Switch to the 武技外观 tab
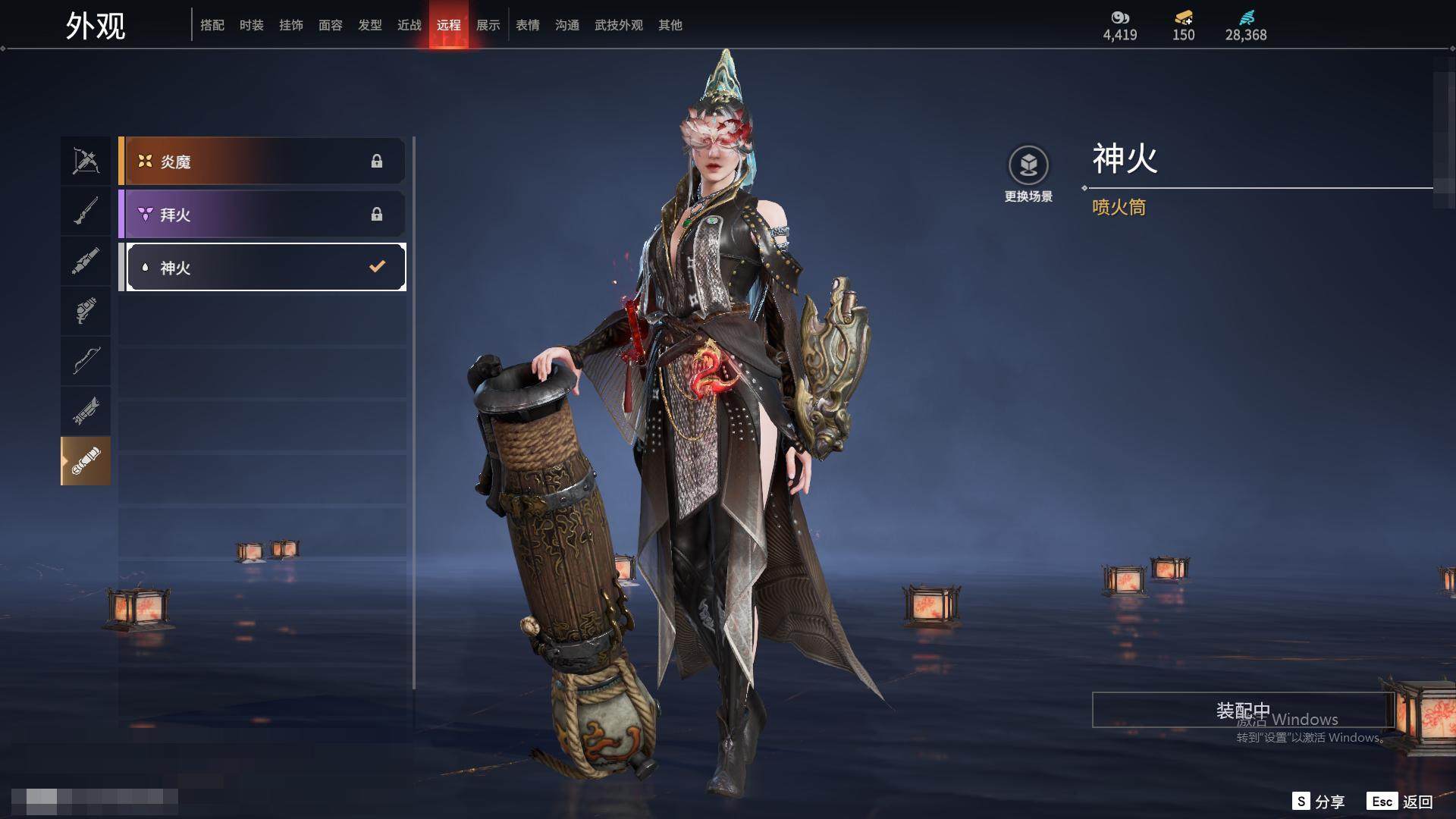 (619, 25)
